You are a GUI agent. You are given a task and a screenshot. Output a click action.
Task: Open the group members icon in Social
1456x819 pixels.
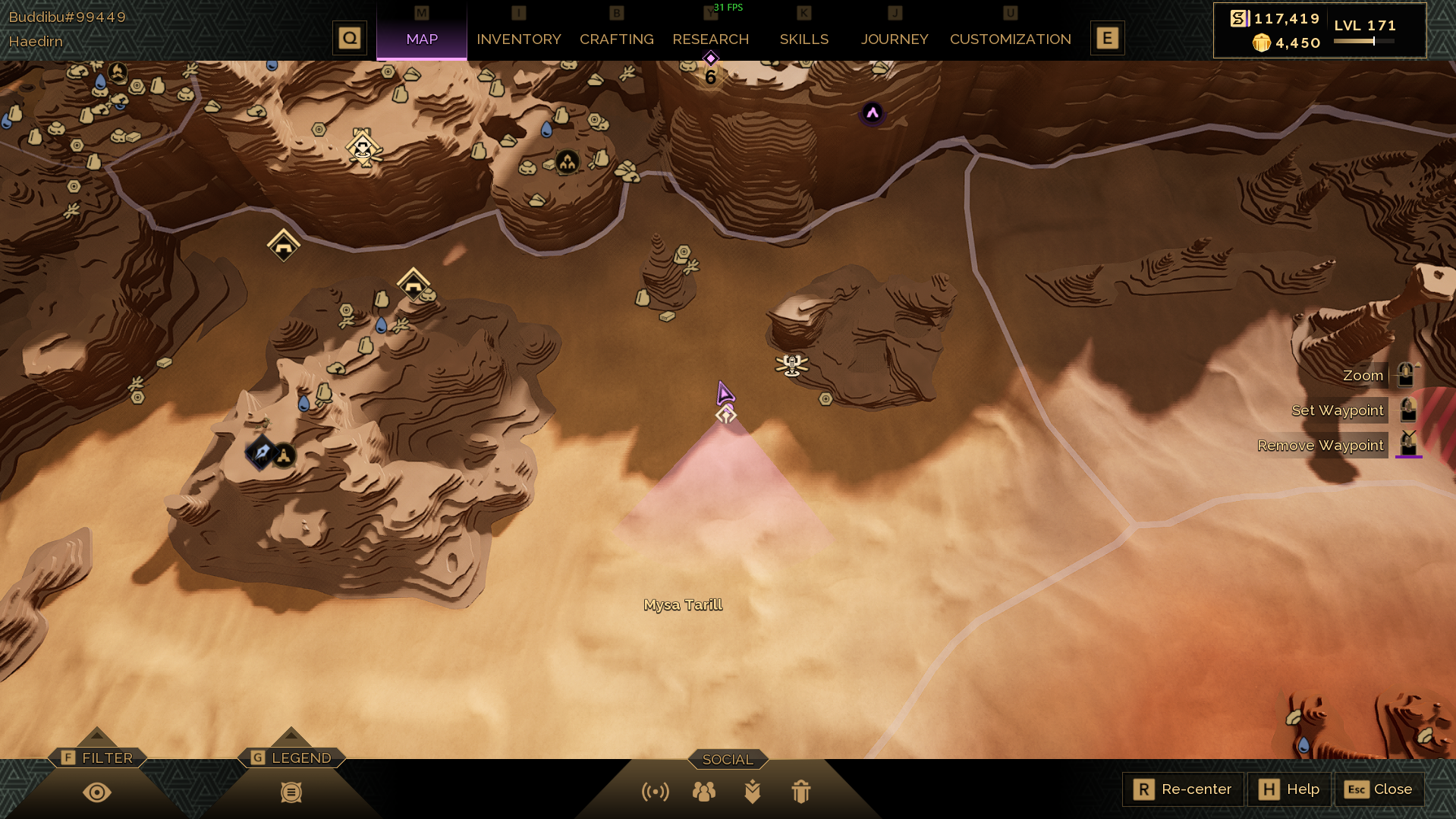click(703, 792)
